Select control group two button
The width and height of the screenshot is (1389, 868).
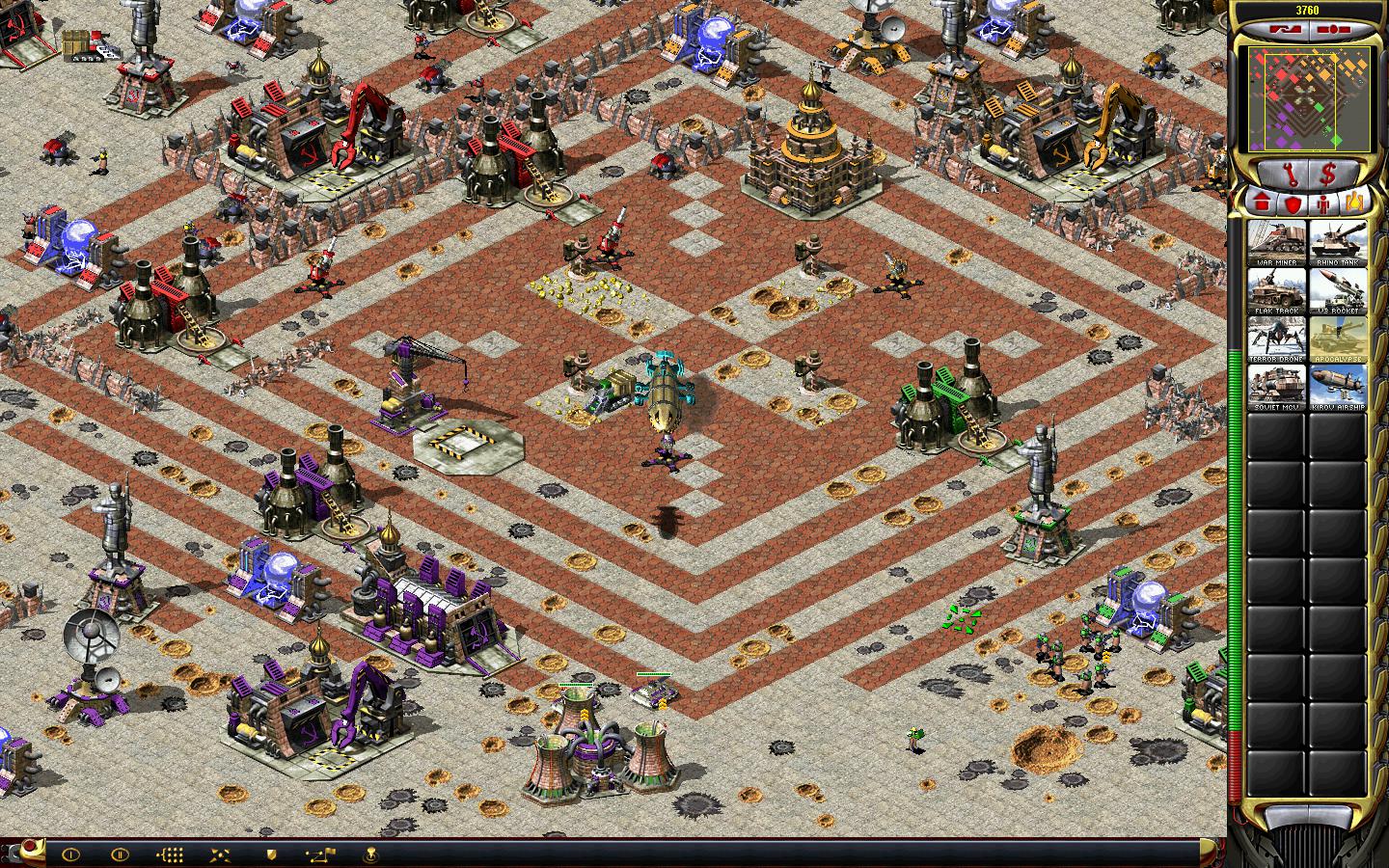tap(120, 854)
